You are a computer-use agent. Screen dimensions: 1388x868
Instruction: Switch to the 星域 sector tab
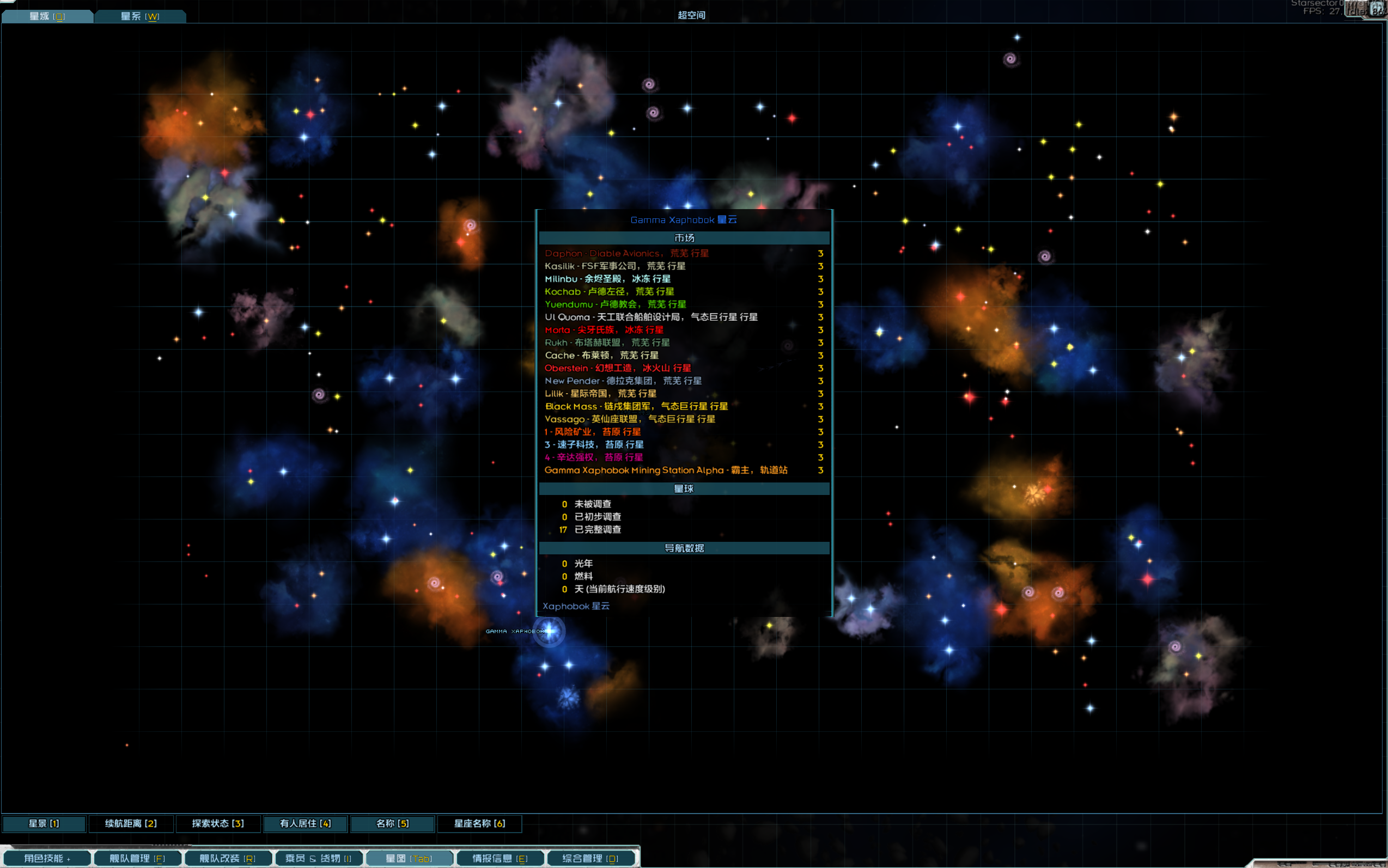tap(47, 16)
